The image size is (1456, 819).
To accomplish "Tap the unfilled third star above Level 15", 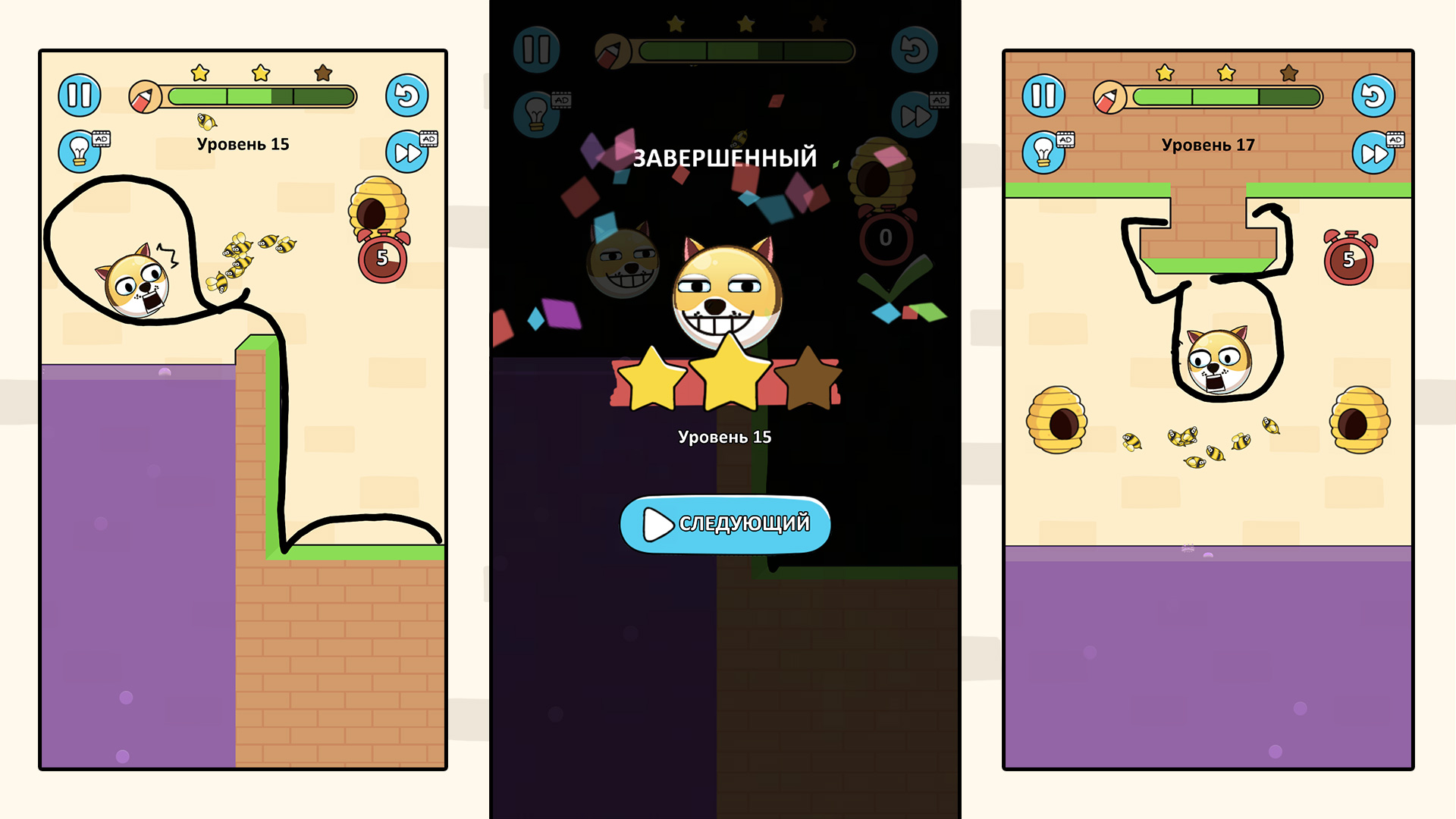I will (322, 73).
